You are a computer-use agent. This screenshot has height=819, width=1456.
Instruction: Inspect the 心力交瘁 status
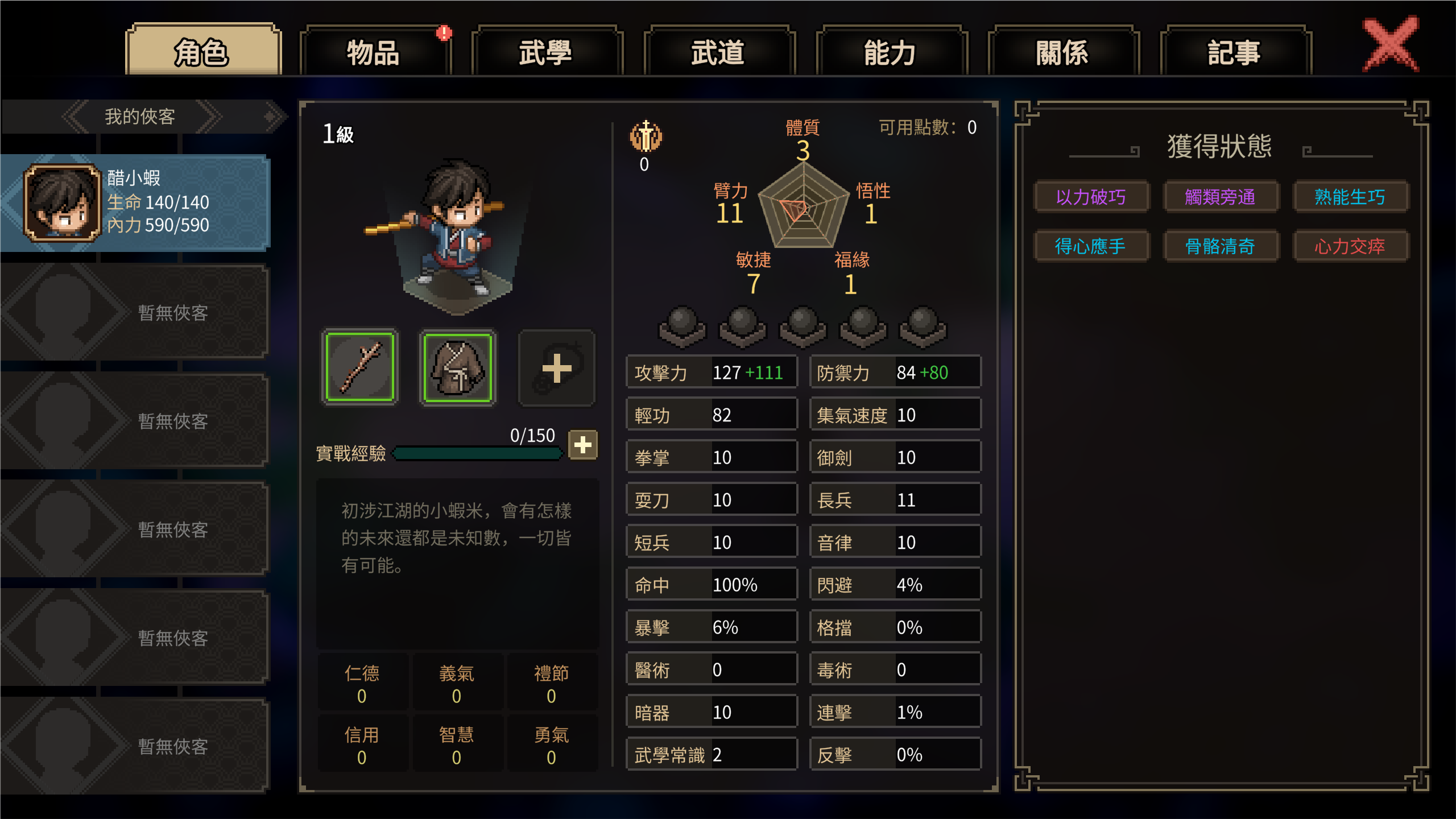(1350, 246)
